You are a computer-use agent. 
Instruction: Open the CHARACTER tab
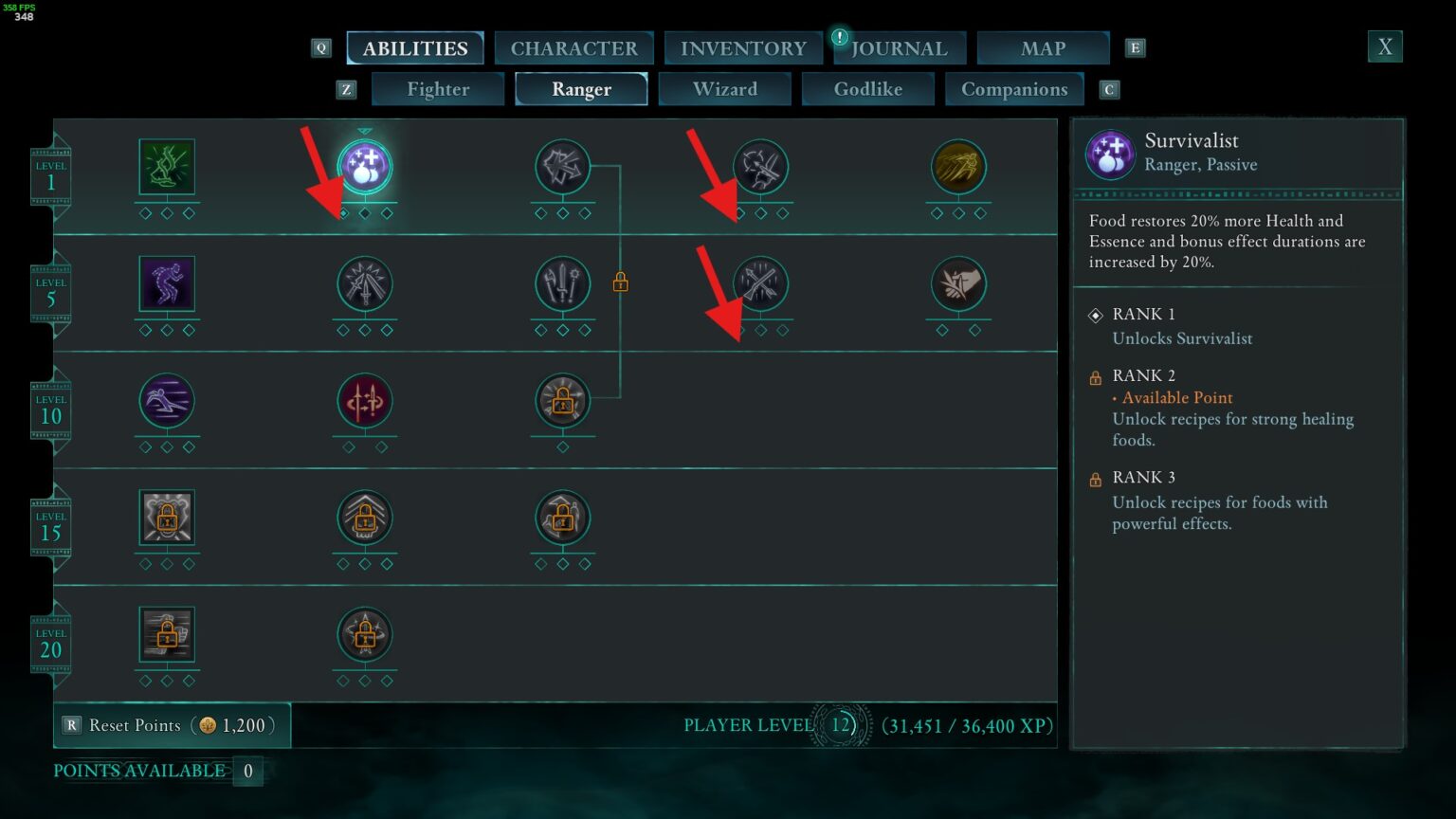[x=573, y=47]
